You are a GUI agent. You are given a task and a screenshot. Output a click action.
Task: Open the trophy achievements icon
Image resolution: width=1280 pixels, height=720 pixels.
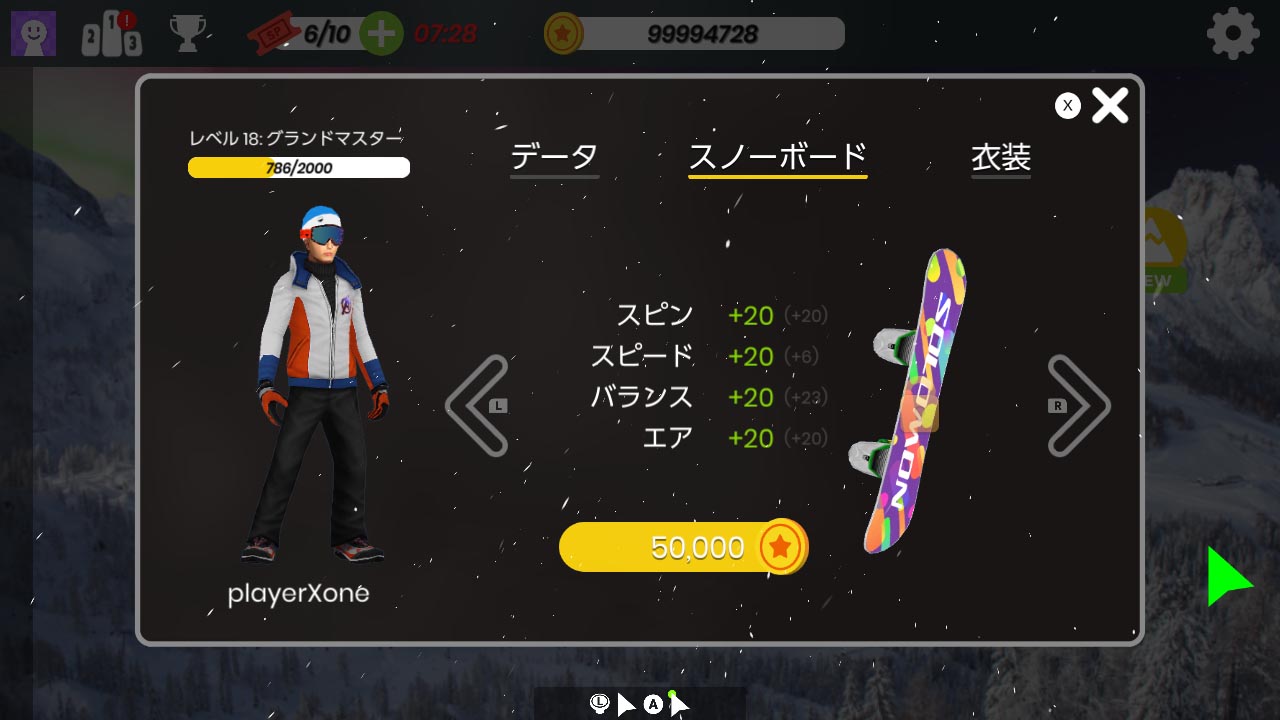(189, 33)
